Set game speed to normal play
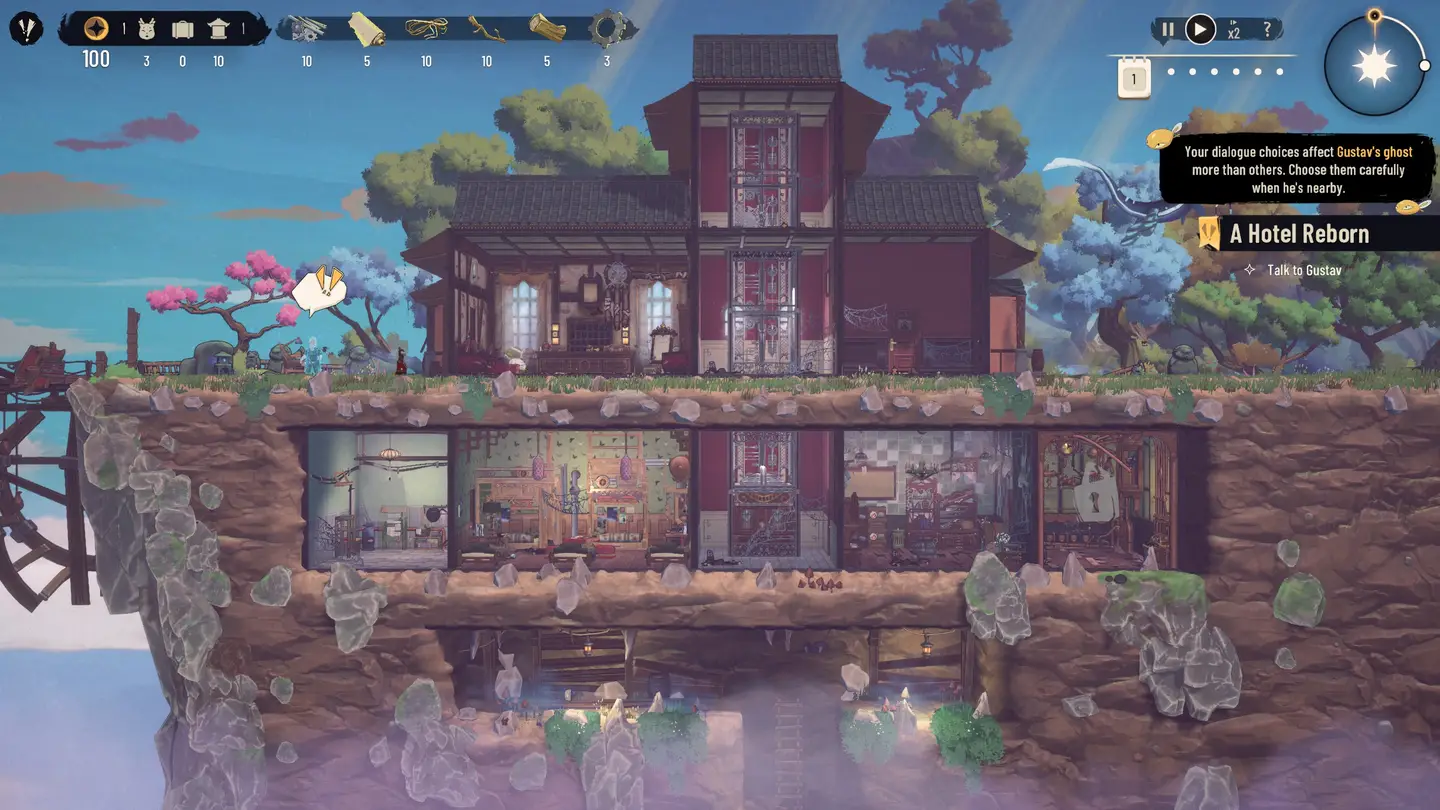The width and height of the screenshot is (1440, 810). click(1200, 29)
